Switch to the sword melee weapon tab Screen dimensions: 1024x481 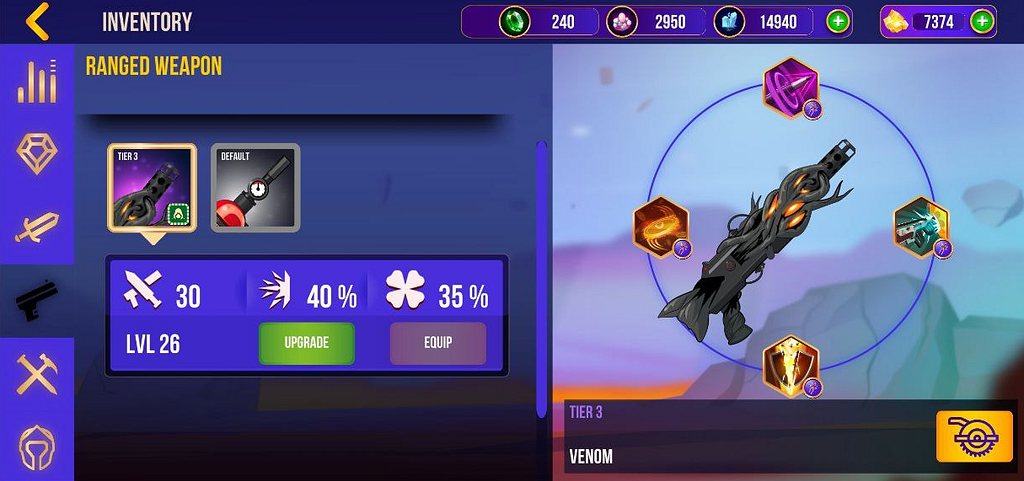pyautogui.click(x=37, y=226)
